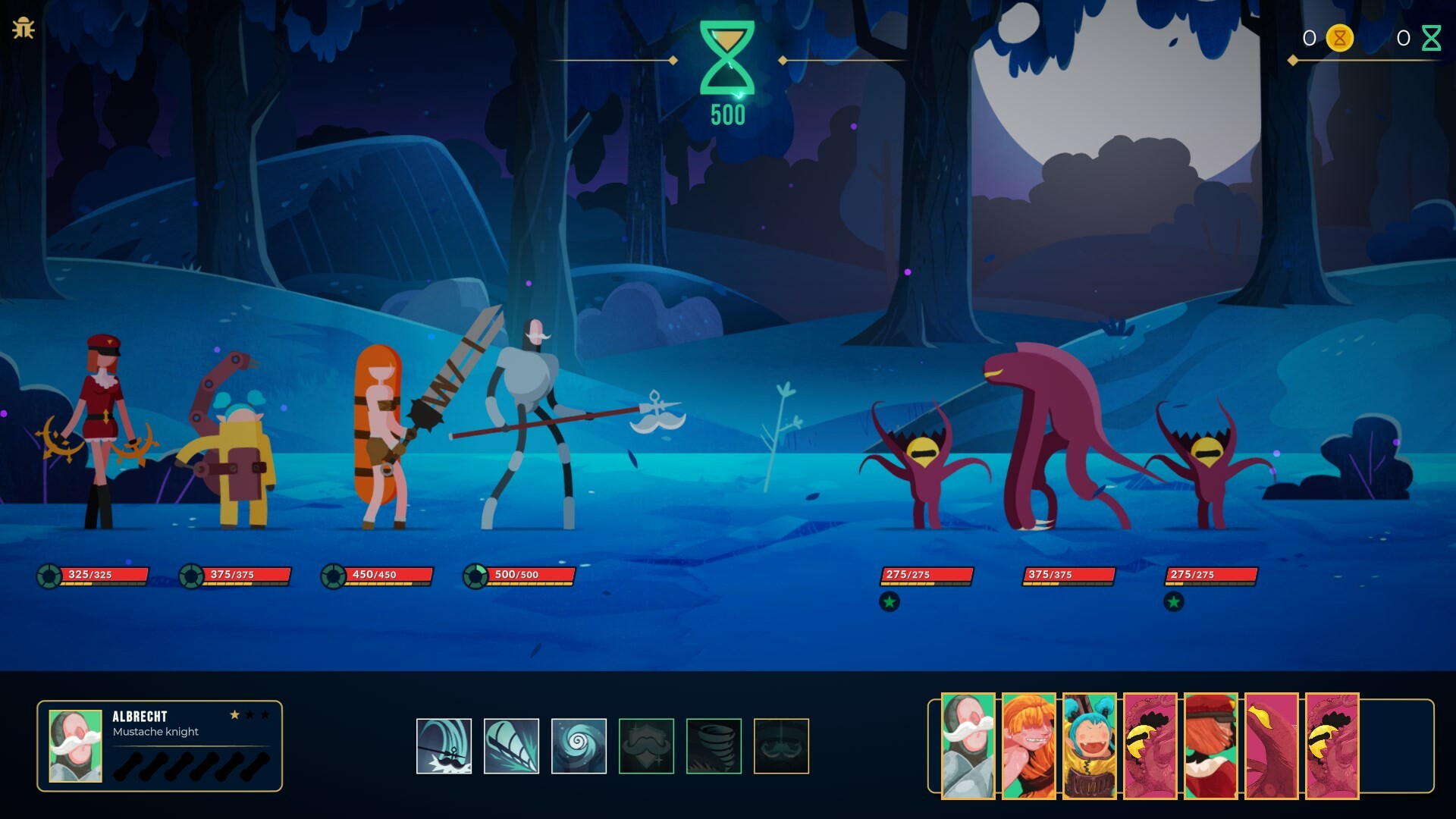Open the green hourglass counter top right
Viewport: 1456px width, 819px height.
pos(1431,36)
